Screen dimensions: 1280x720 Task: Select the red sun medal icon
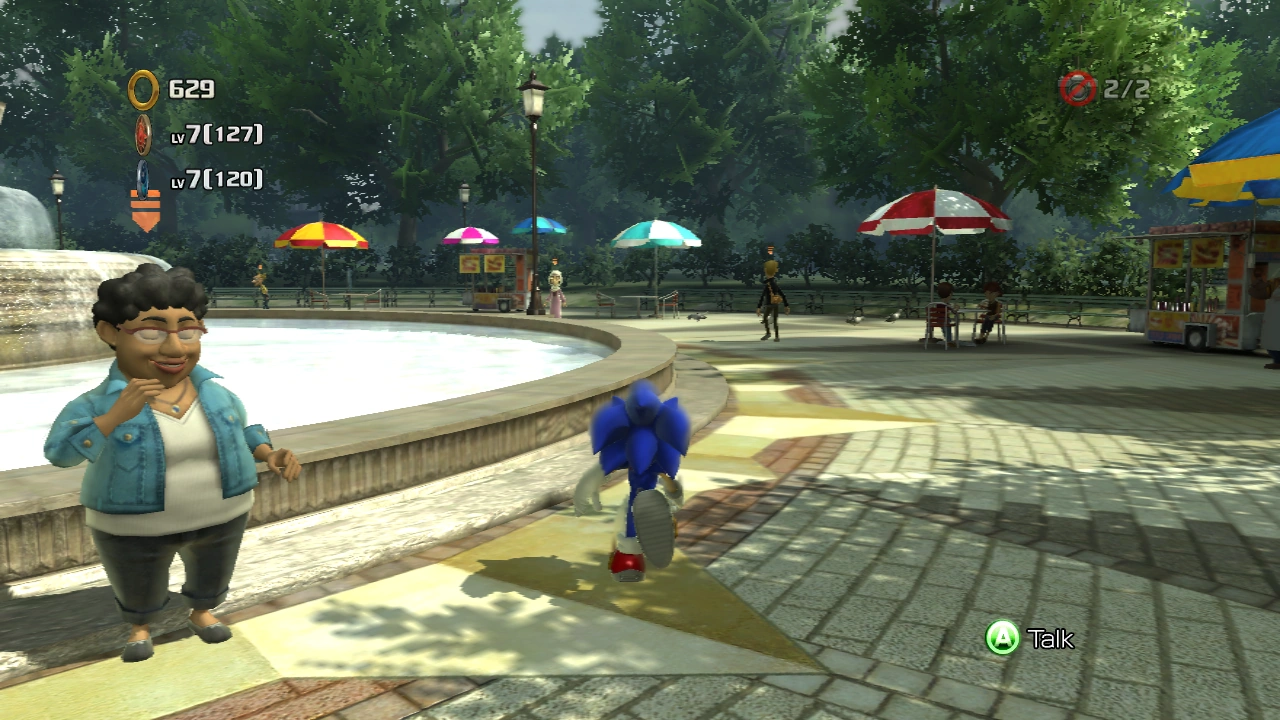click(143, 134)
